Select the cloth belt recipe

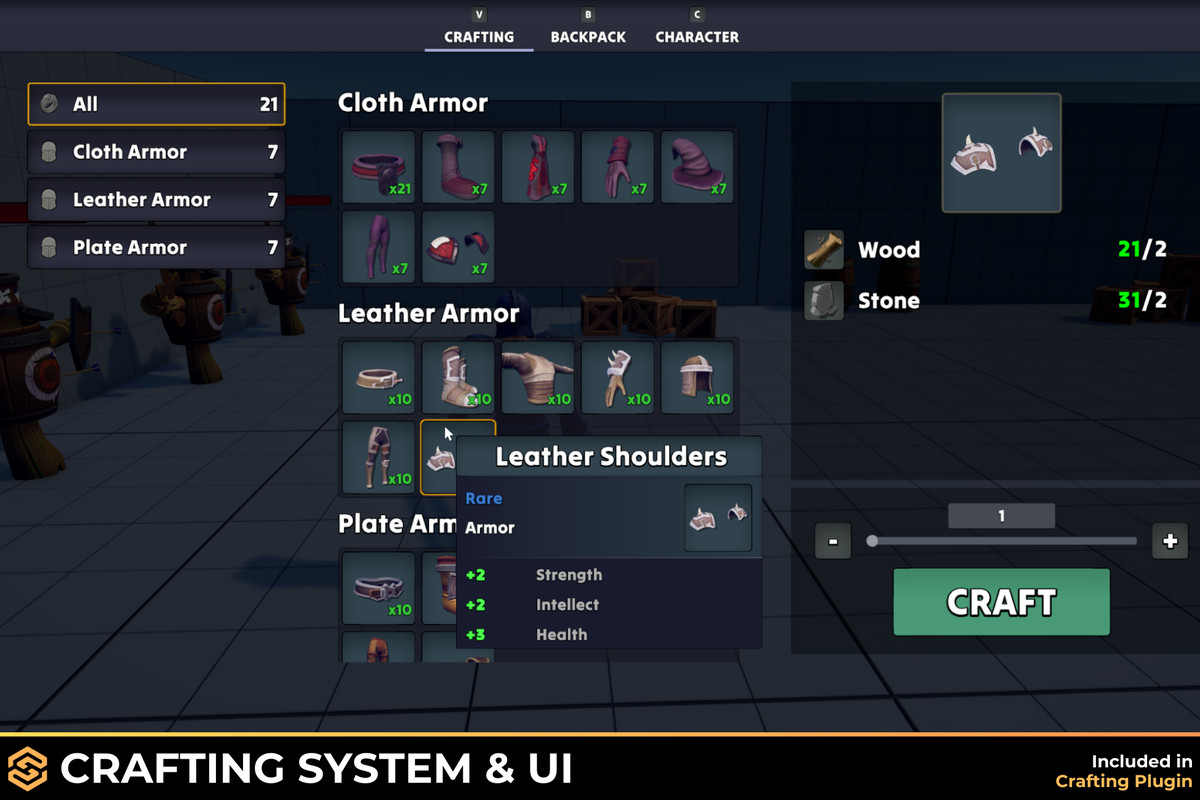pos(379,167)
